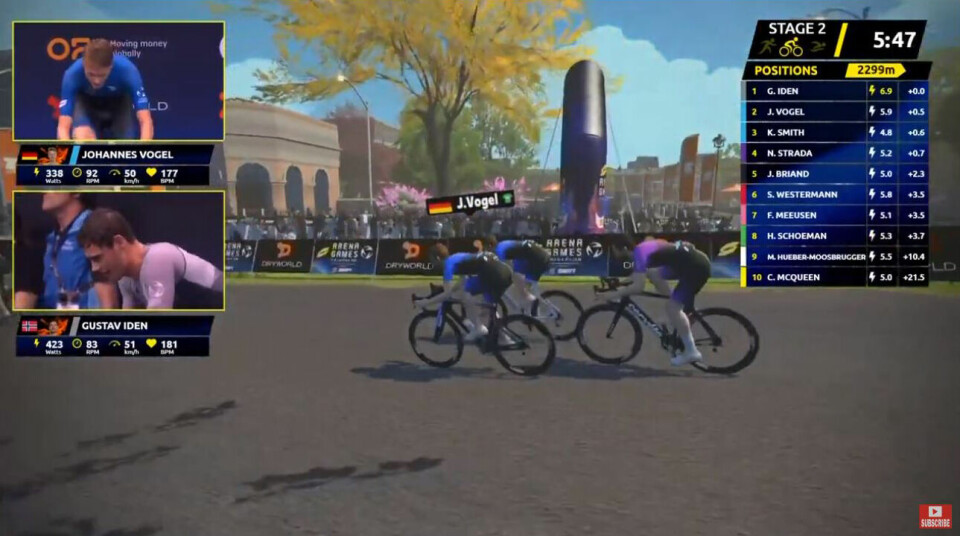
Task: Open Johannes Vogel's webcam feed
Action: click(x=118, y=81)
